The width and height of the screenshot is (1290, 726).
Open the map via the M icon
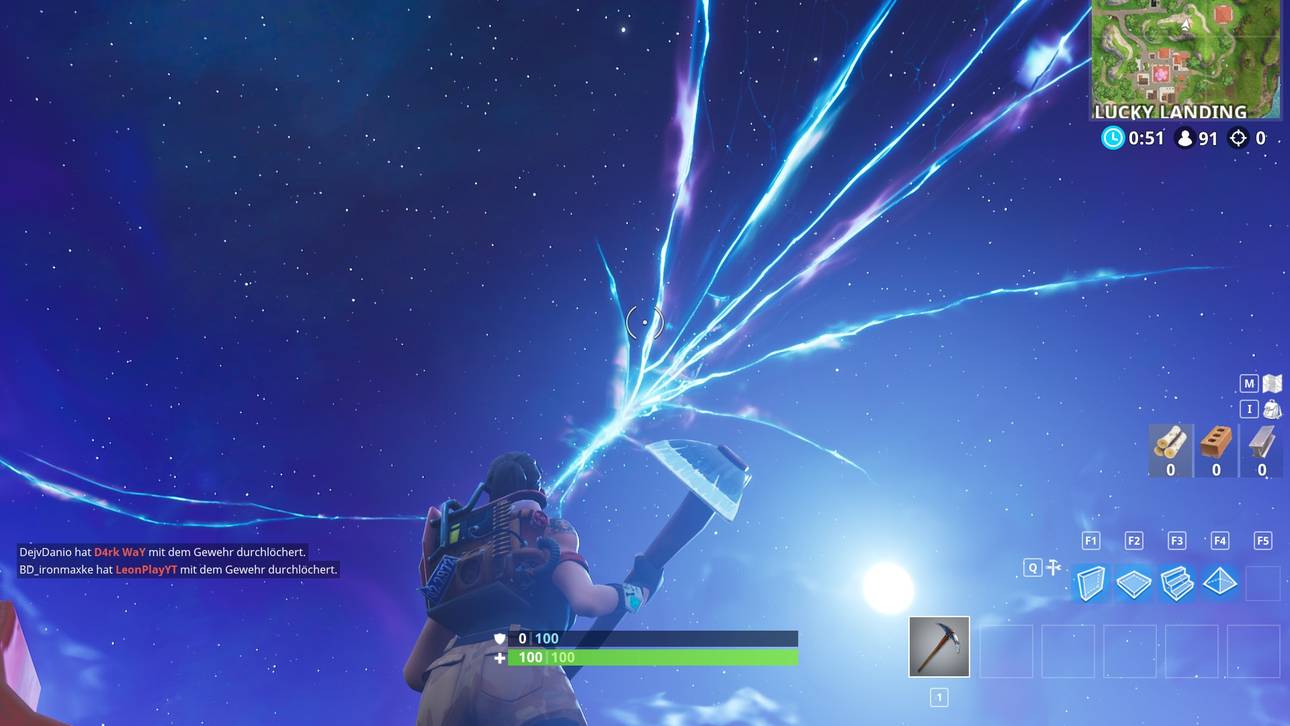point(1247,381)
